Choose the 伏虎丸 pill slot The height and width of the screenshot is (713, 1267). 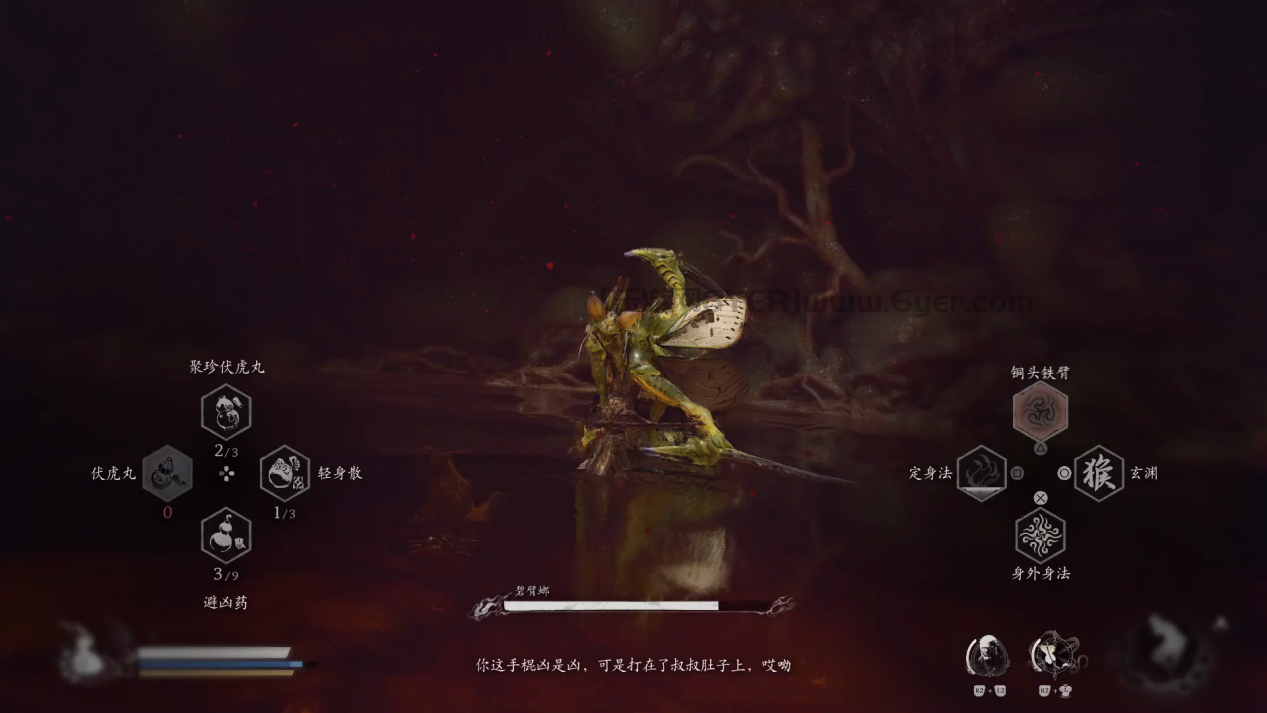tap(167, 473)
